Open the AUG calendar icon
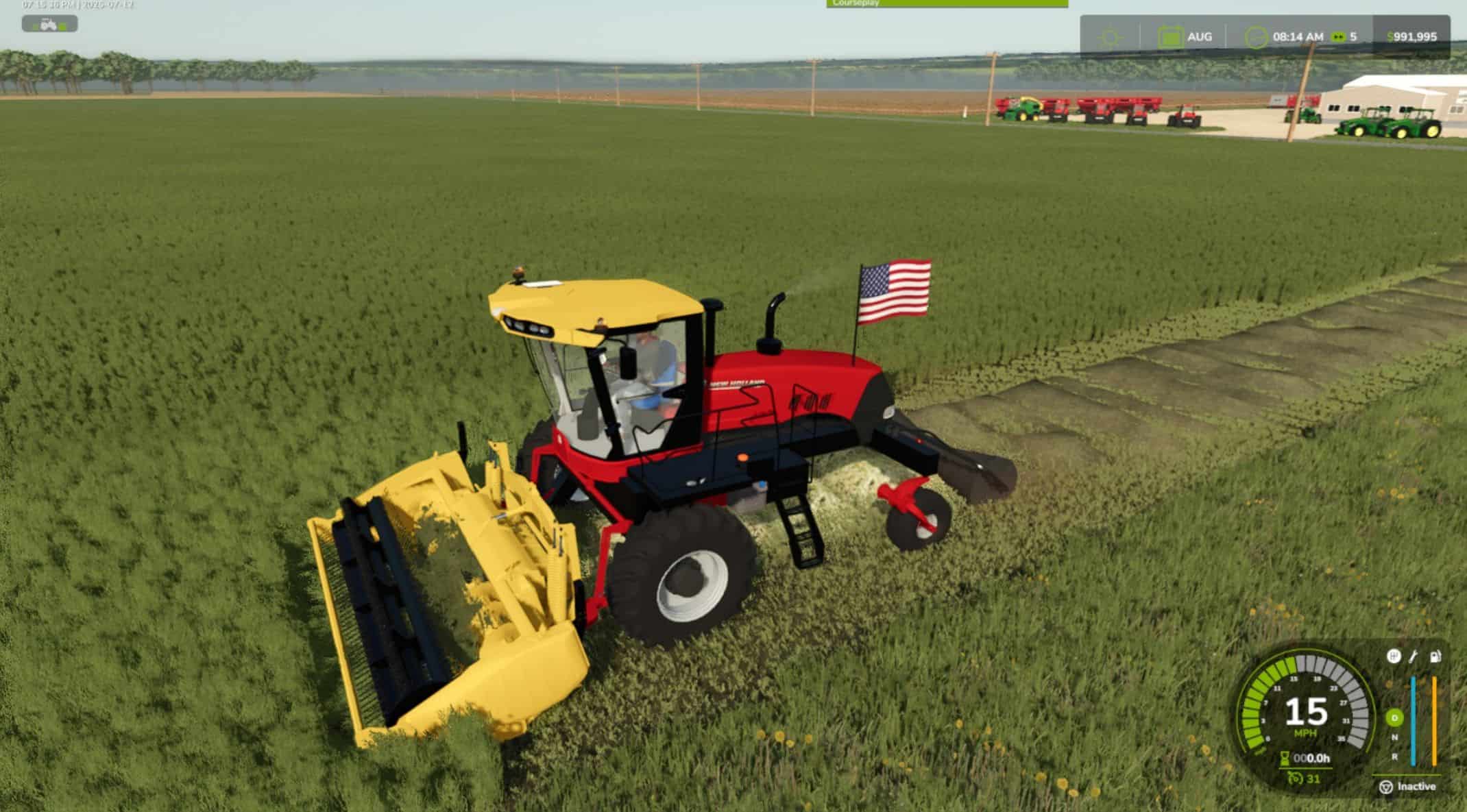1467x812 pixels. [1169, 37]
